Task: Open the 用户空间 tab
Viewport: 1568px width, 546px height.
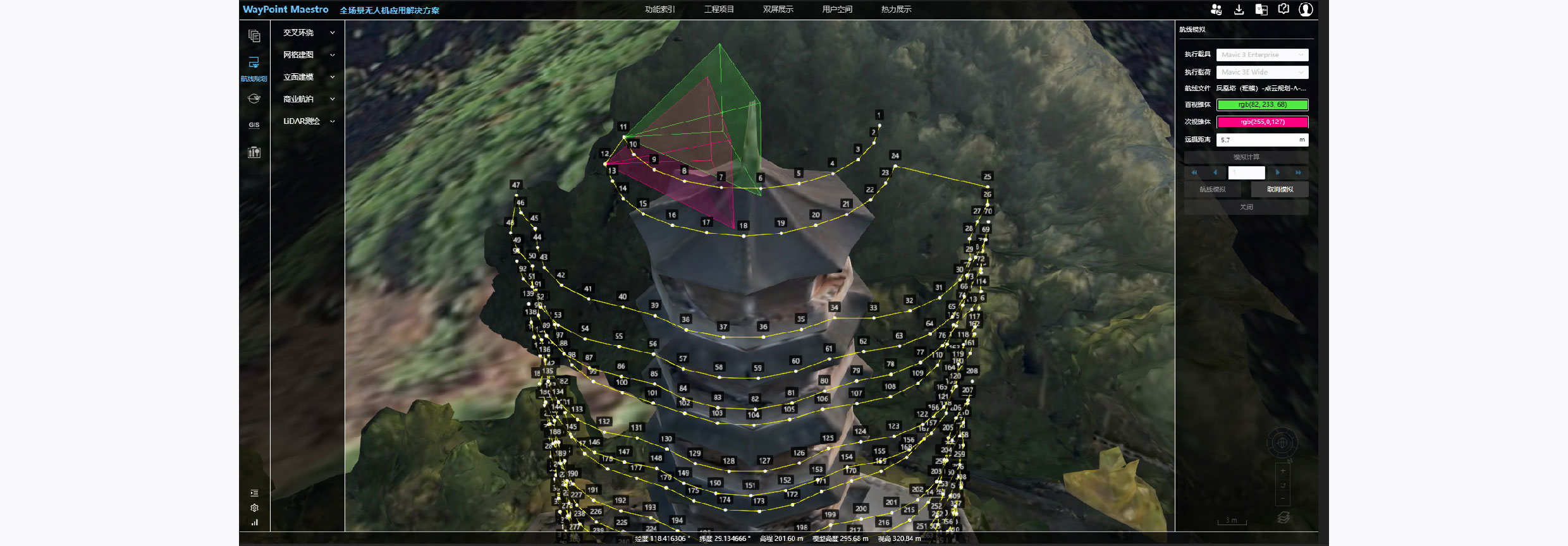Action: (837, 9)
